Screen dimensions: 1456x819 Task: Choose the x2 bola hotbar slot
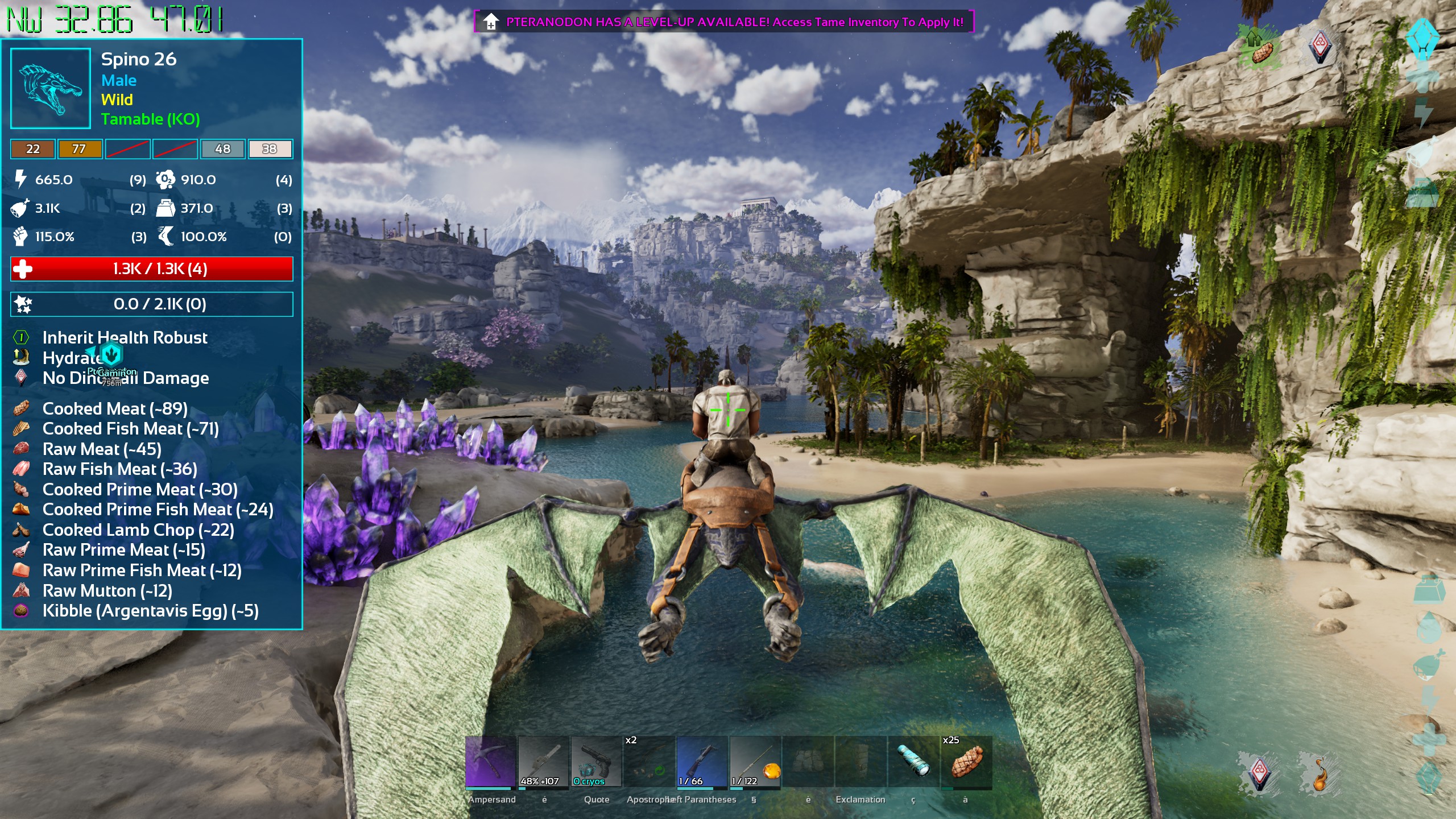(x=648, y=762)
